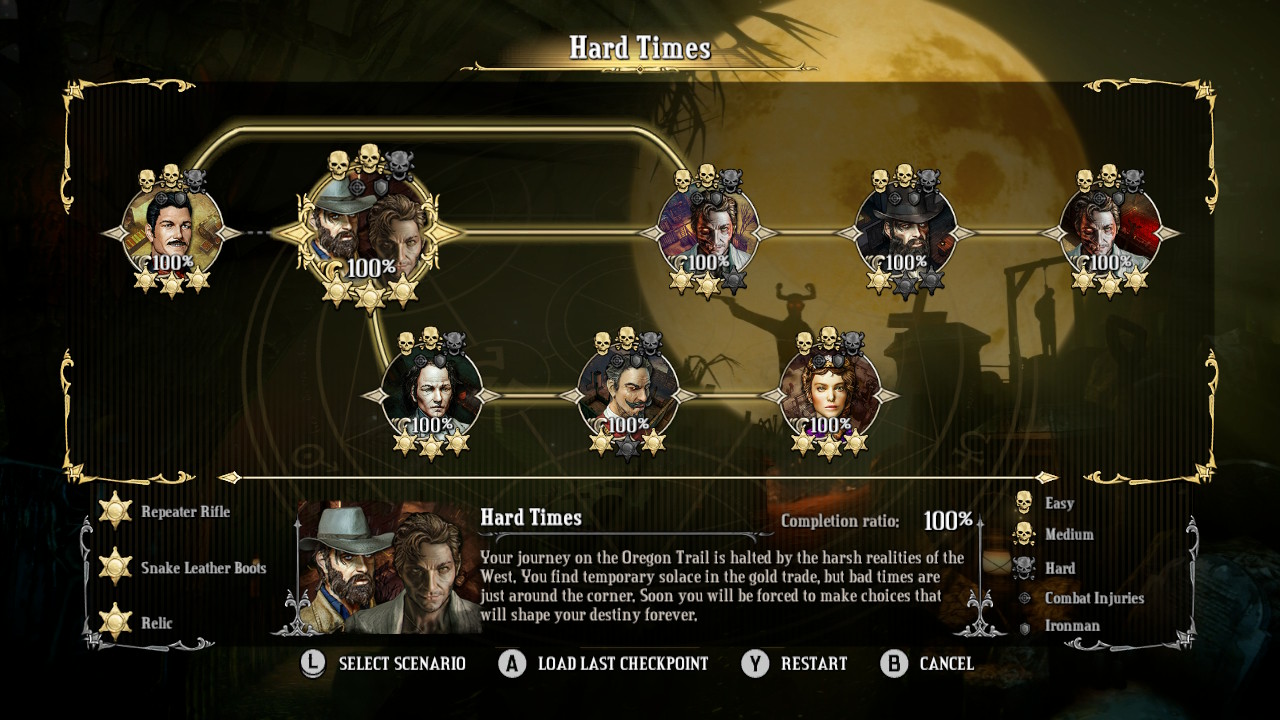
Task: Select the Combat Injuries crosshair icon in the legend
Action: (1024, 598)
